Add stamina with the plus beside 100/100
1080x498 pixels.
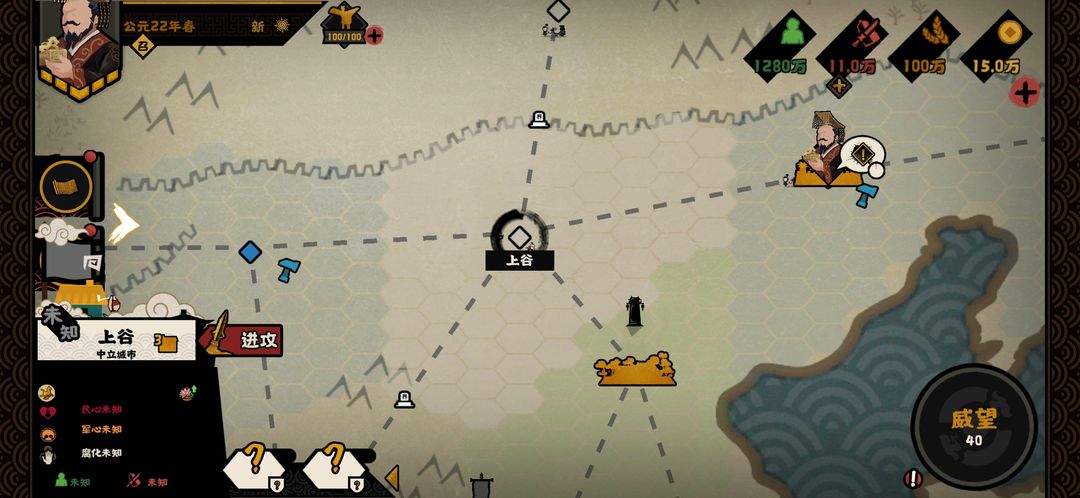pyautogui.click(x=374, y=36)
